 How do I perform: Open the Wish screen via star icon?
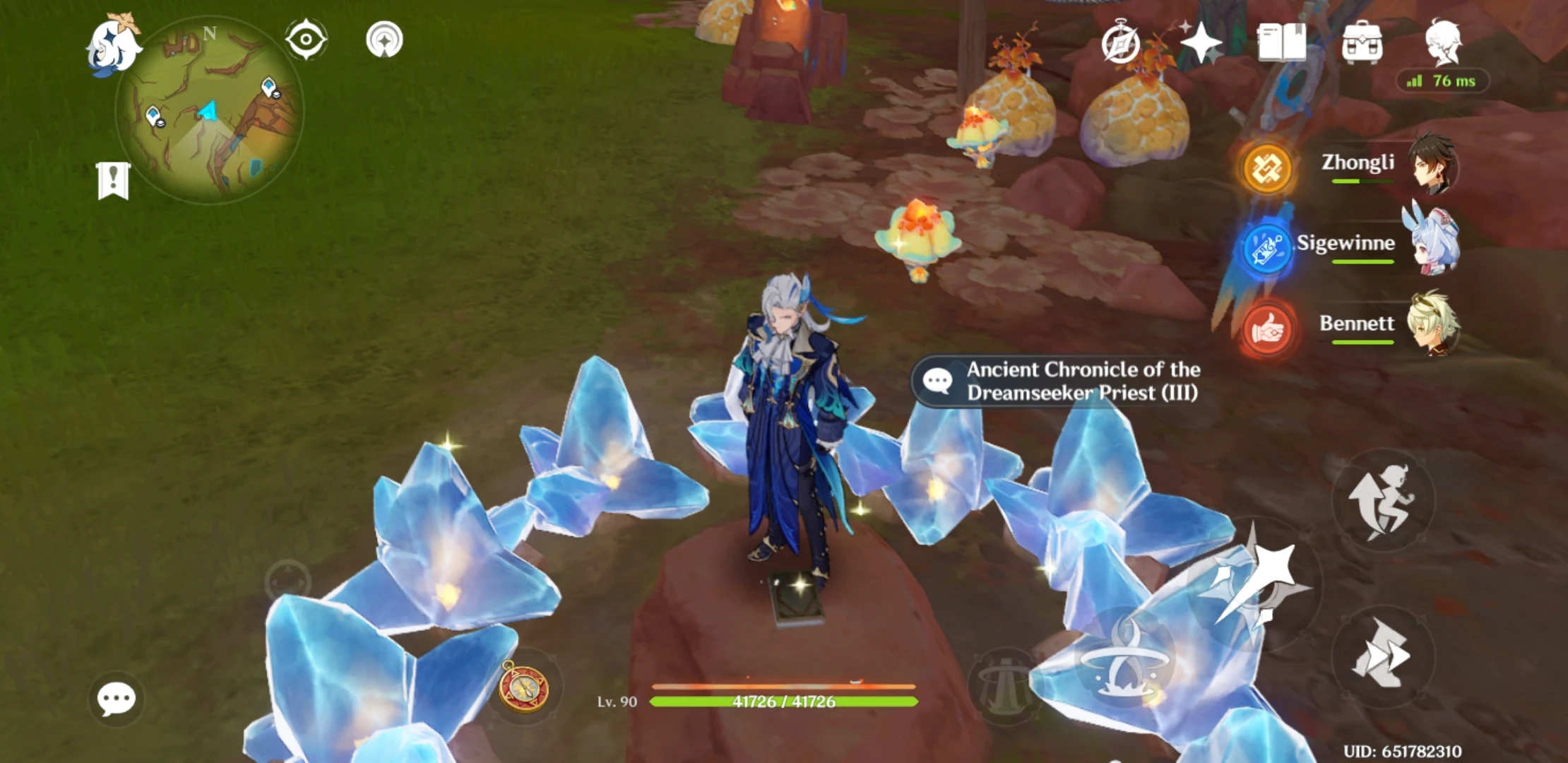(x=1204, y=44)
